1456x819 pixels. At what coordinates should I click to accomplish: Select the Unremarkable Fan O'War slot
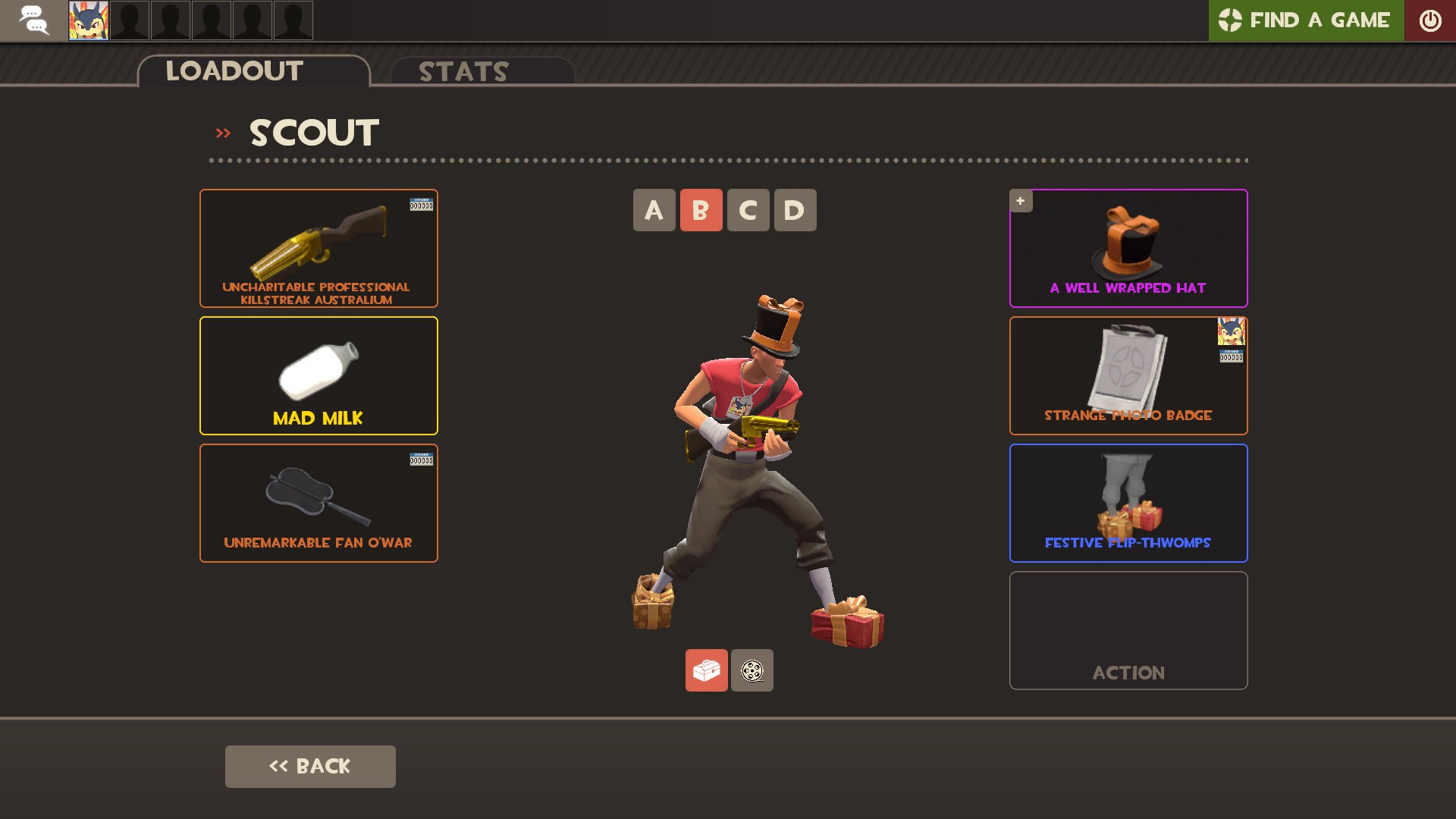(318, 503)
